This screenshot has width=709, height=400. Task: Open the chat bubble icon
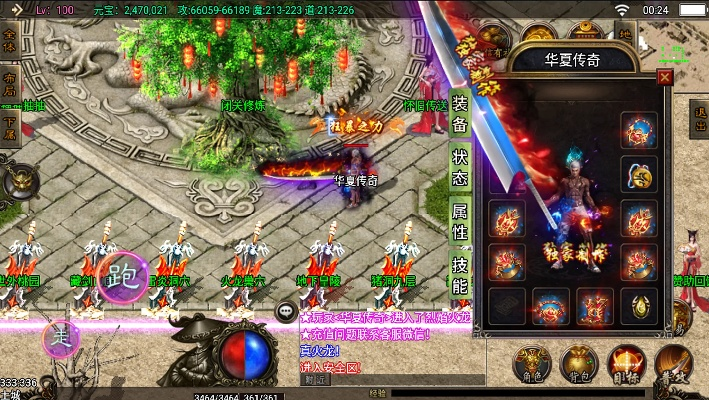pyautogui.click(x=287, y=312)
